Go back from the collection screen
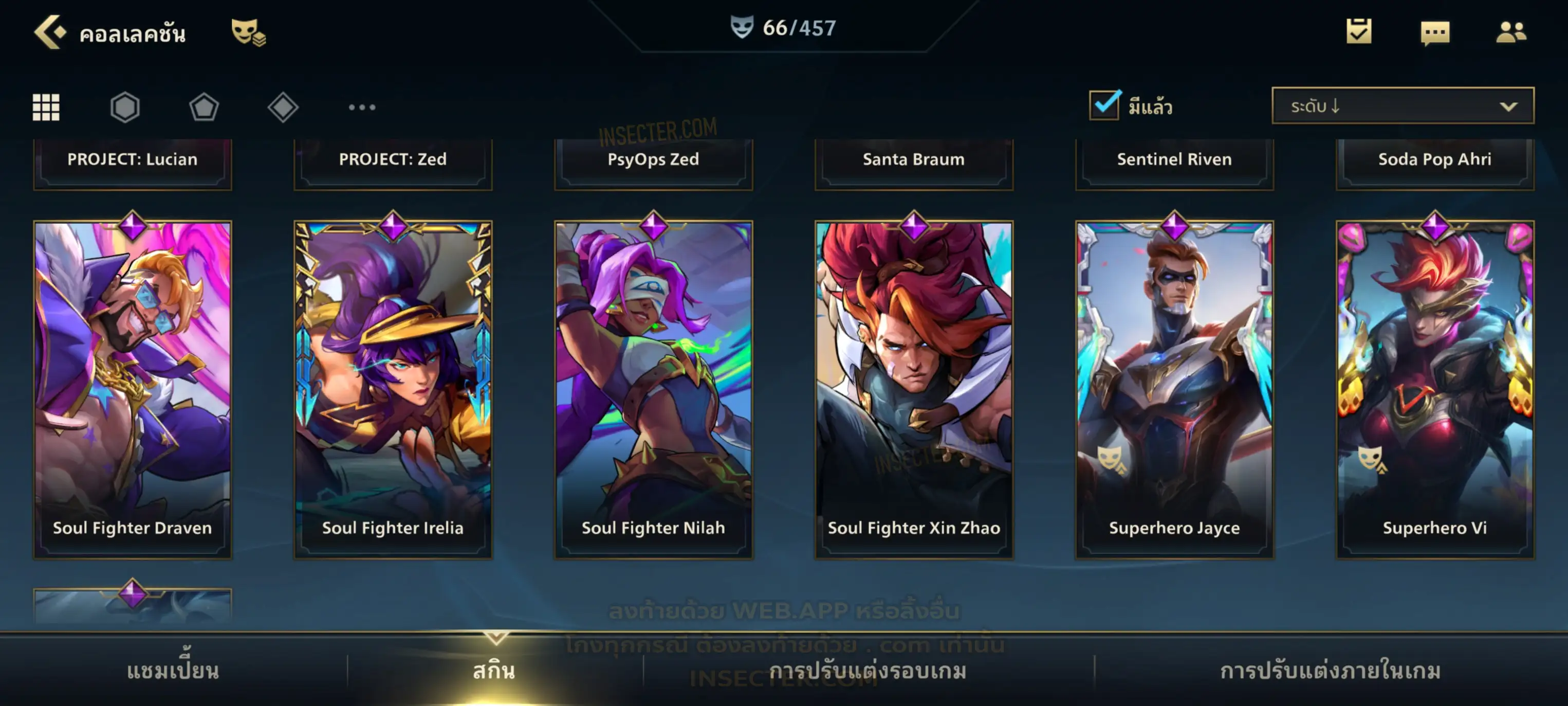The image size is (1568, 706). coord(49,32)
